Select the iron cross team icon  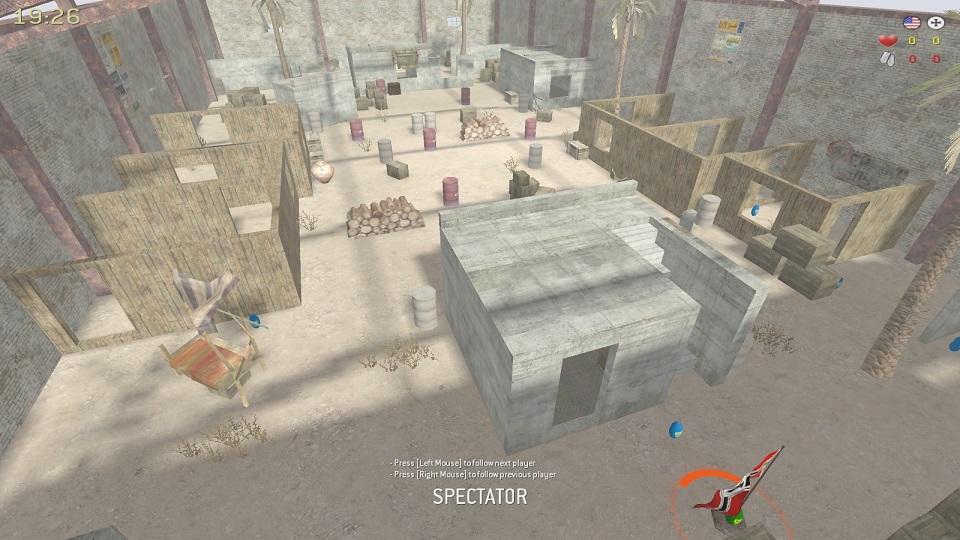tap(936, 22)
